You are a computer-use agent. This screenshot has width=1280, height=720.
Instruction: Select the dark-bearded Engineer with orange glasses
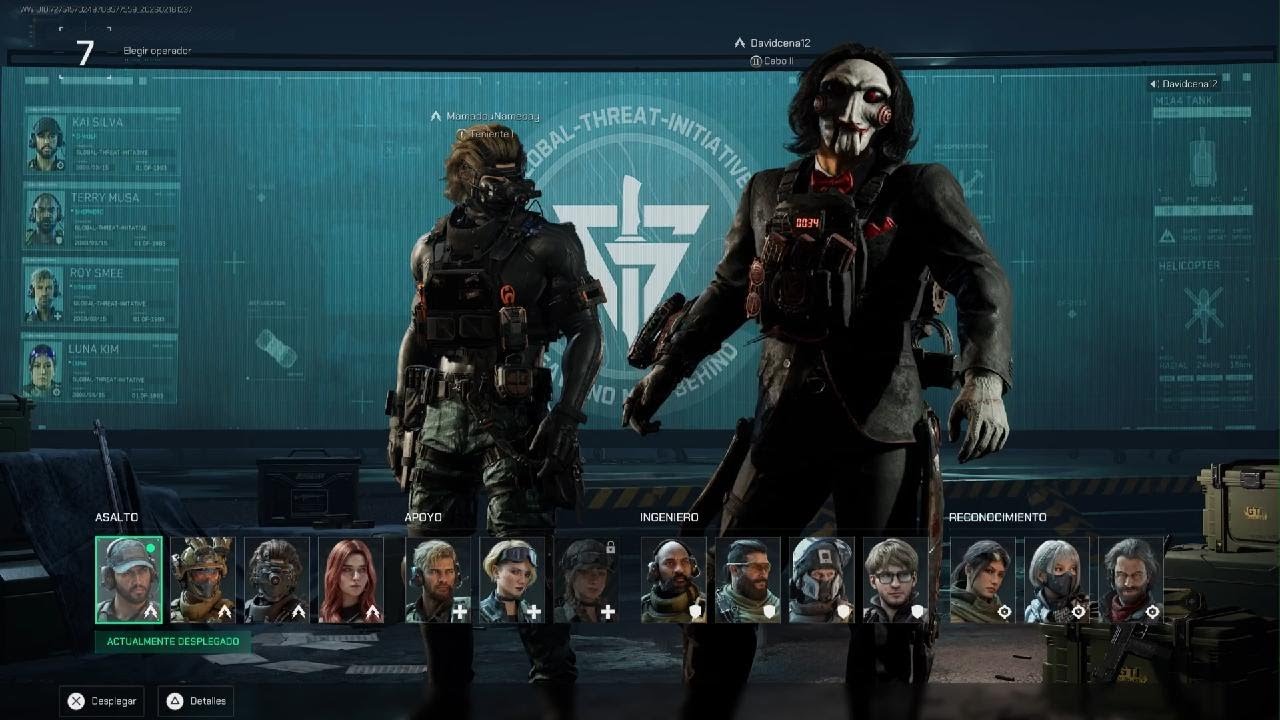point(747,580)
